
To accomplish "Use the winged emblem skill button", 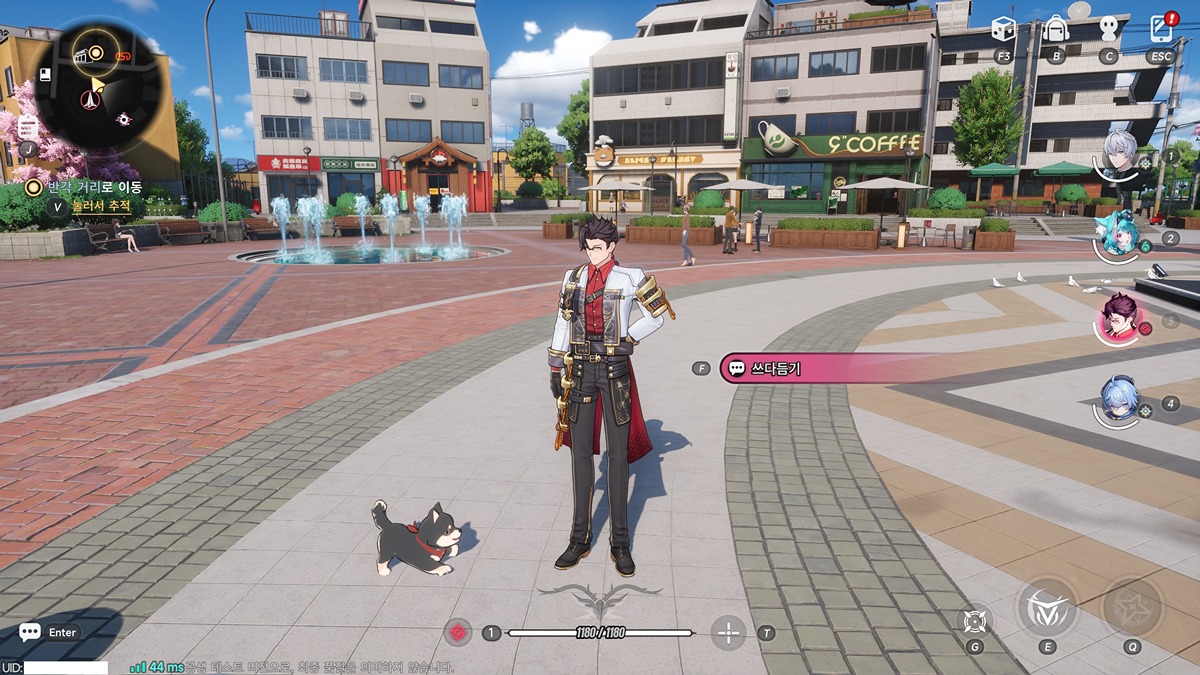I will (x=1047, y=607).
